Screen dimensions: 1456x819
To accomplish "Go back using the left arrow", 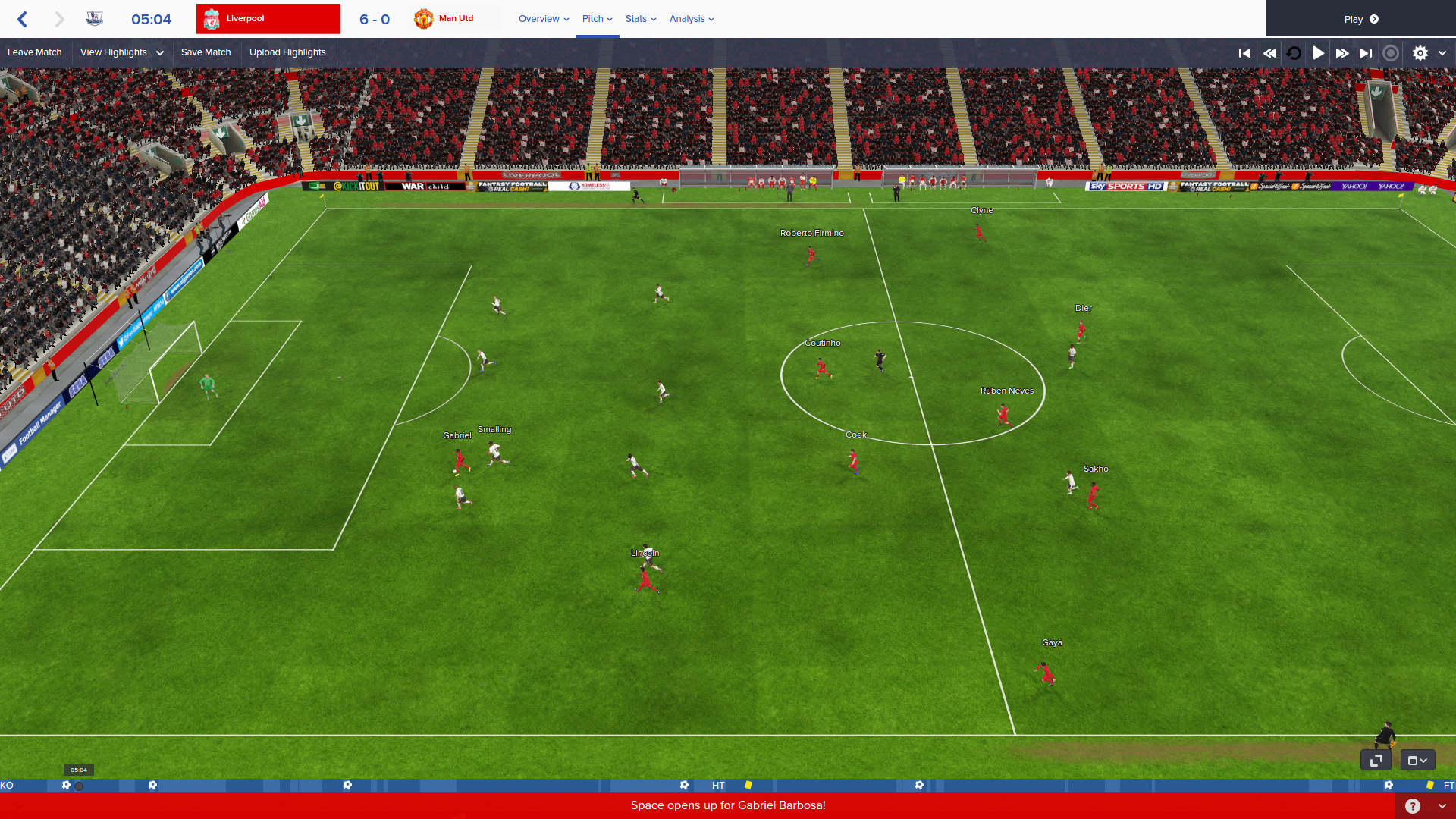I will tap(23, 19).
